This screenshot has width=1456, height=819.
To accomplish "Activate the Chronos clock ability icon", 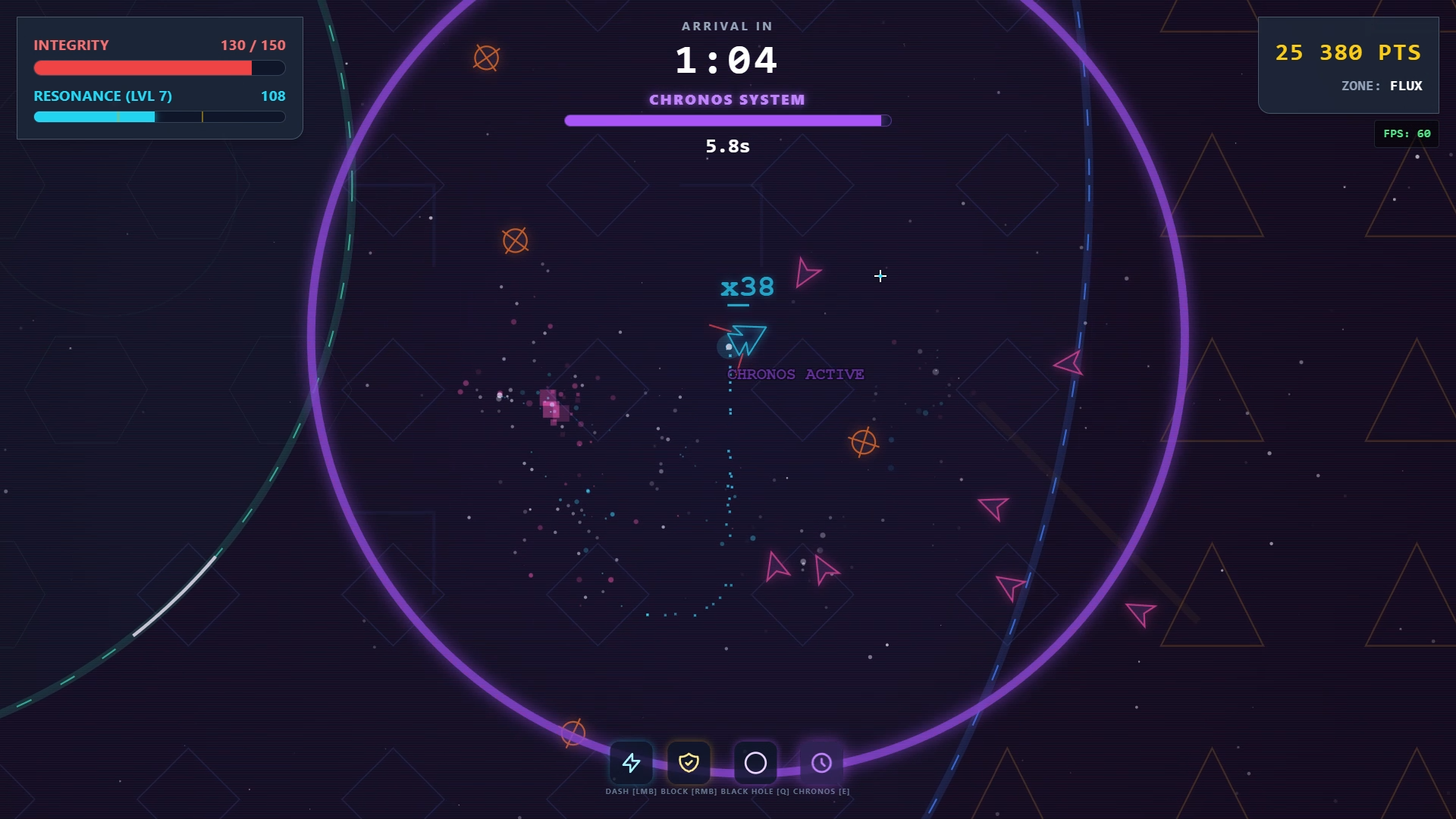I will click(x=821, y=764).
